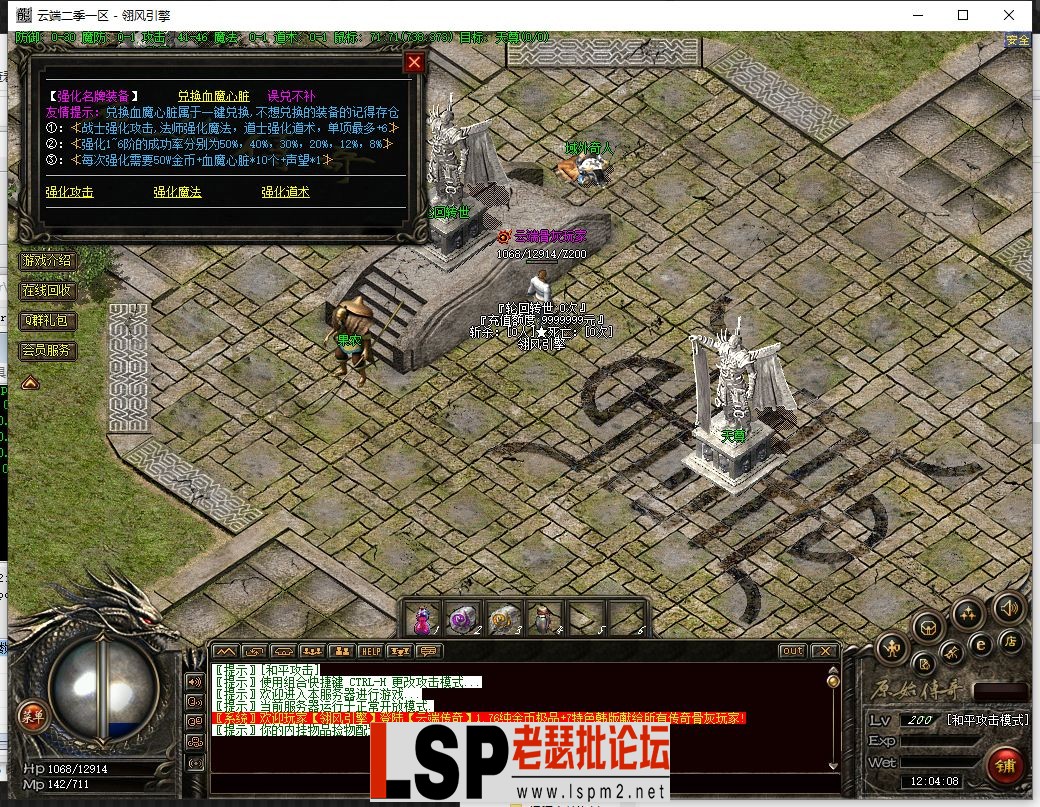1040x807 pixels.
Task: Select the 强化魔法 option
Action: [177, 192]
